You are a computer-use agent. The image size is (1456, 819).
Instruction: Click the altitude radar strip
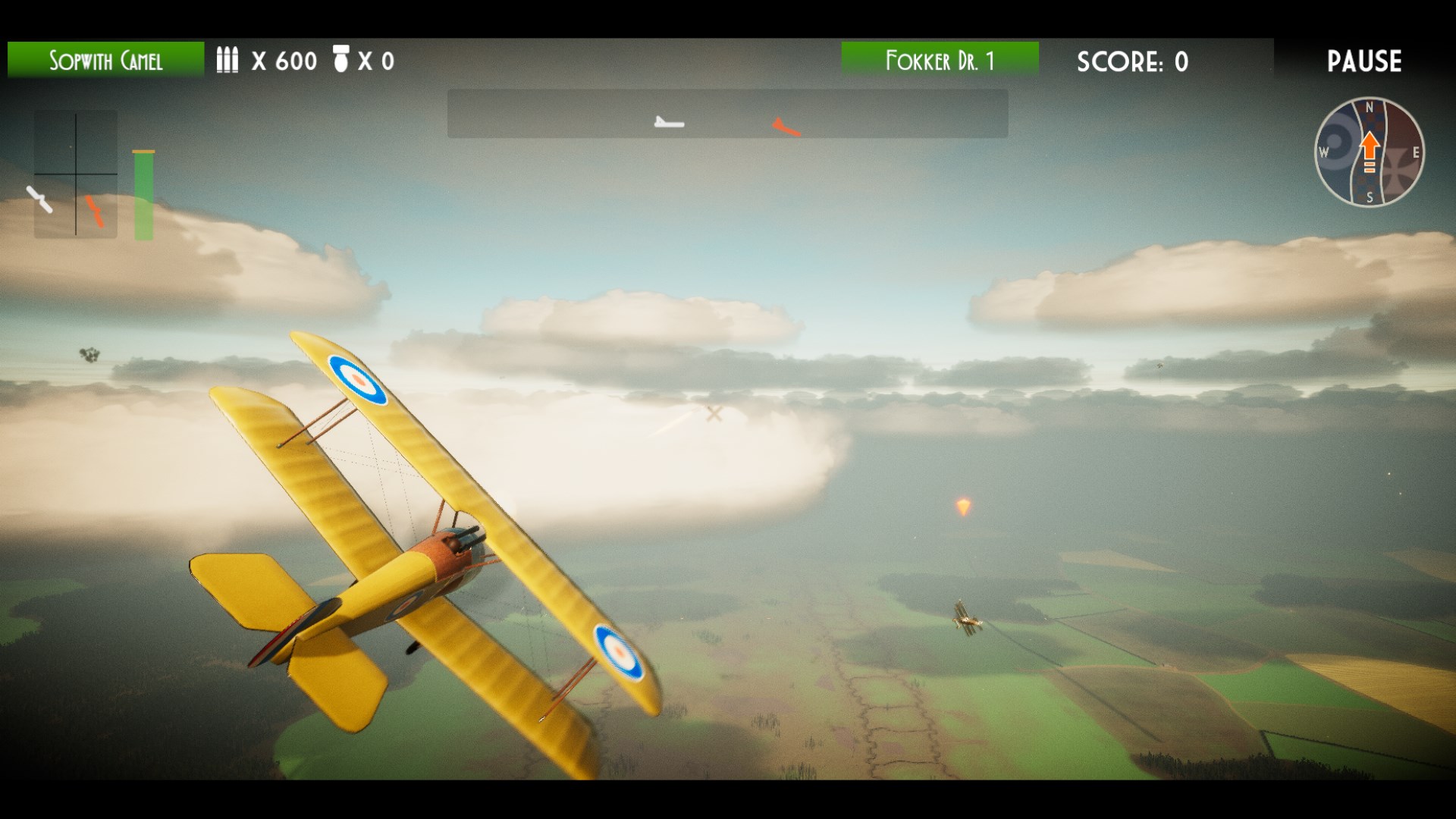(726, 114)
